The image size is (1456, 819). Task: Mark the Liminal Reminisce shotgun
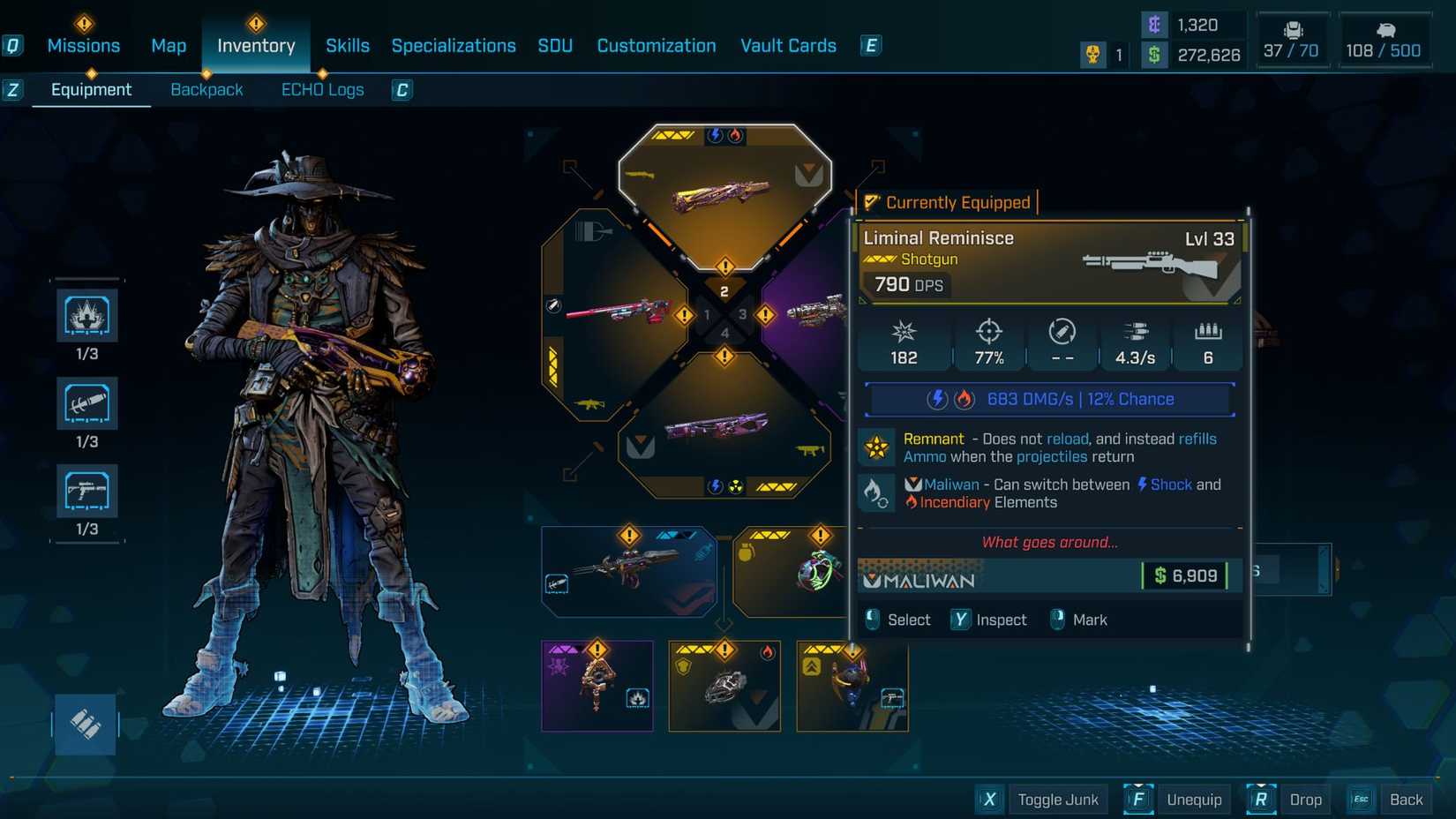tap(1078, 620)
